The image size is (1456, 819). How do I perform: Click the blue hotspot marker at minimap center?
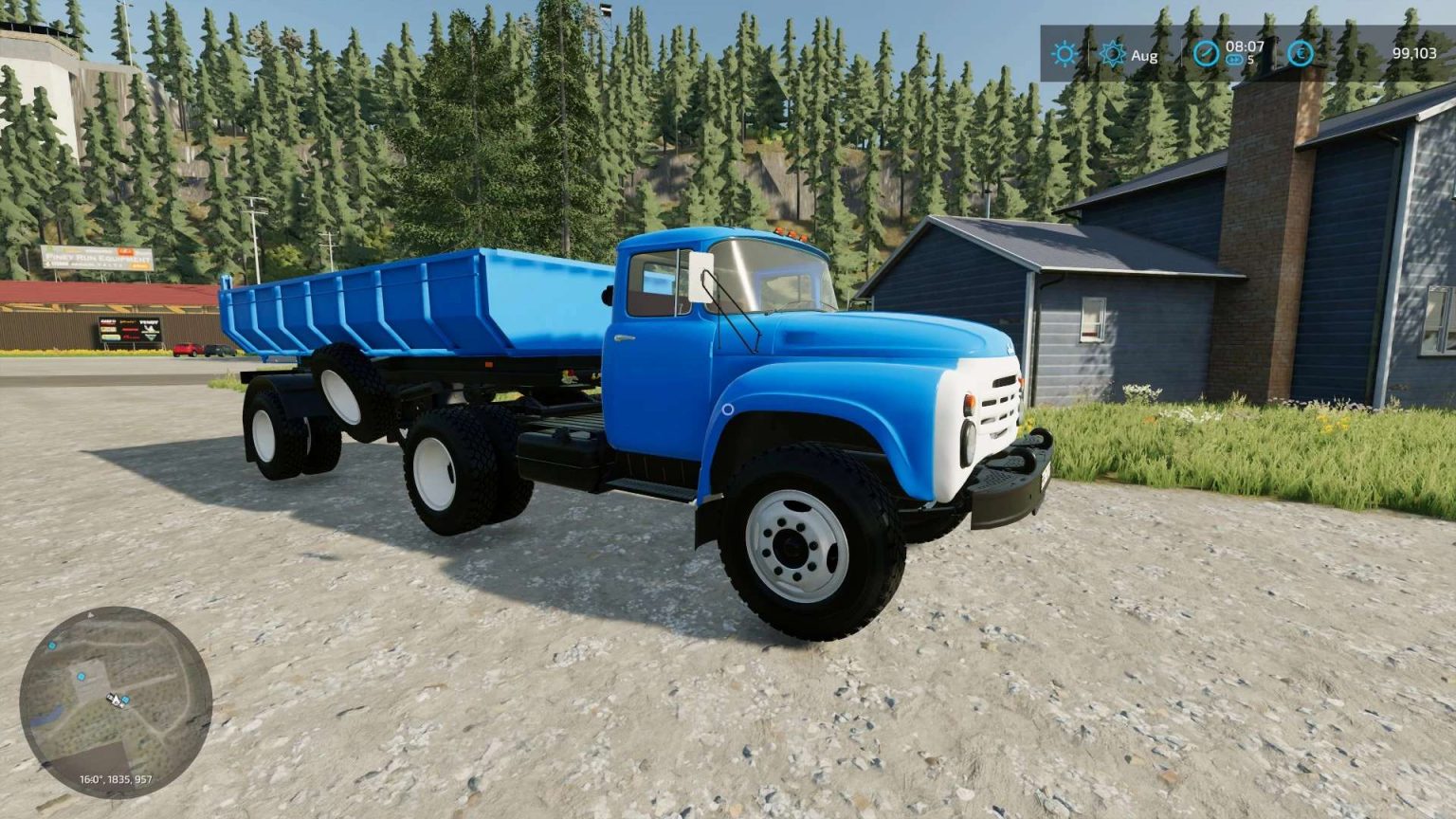pyautogui.click(x=125, y=701)
